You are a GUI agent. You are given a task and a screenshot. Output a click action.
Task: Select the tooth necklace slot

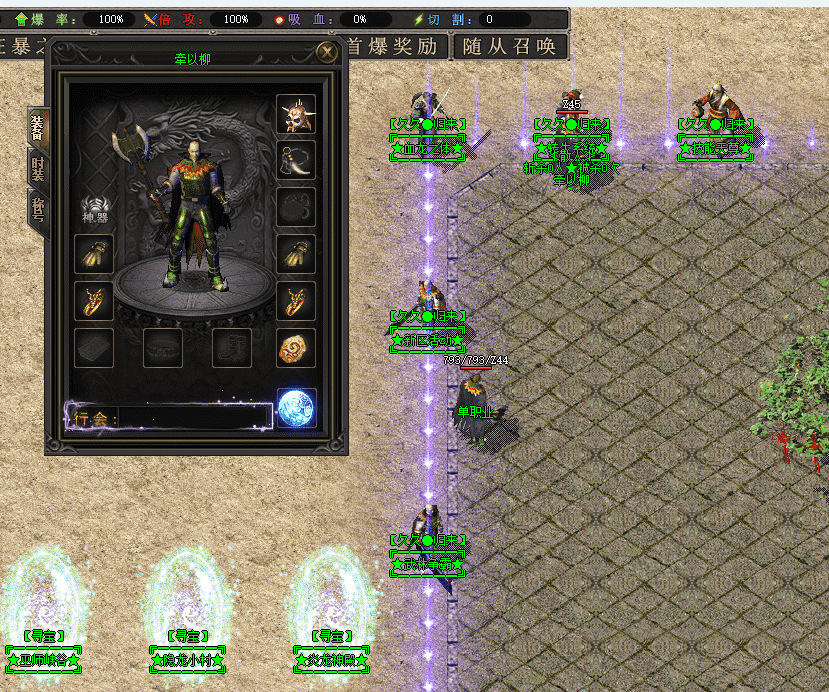click(x=296, y=160)
